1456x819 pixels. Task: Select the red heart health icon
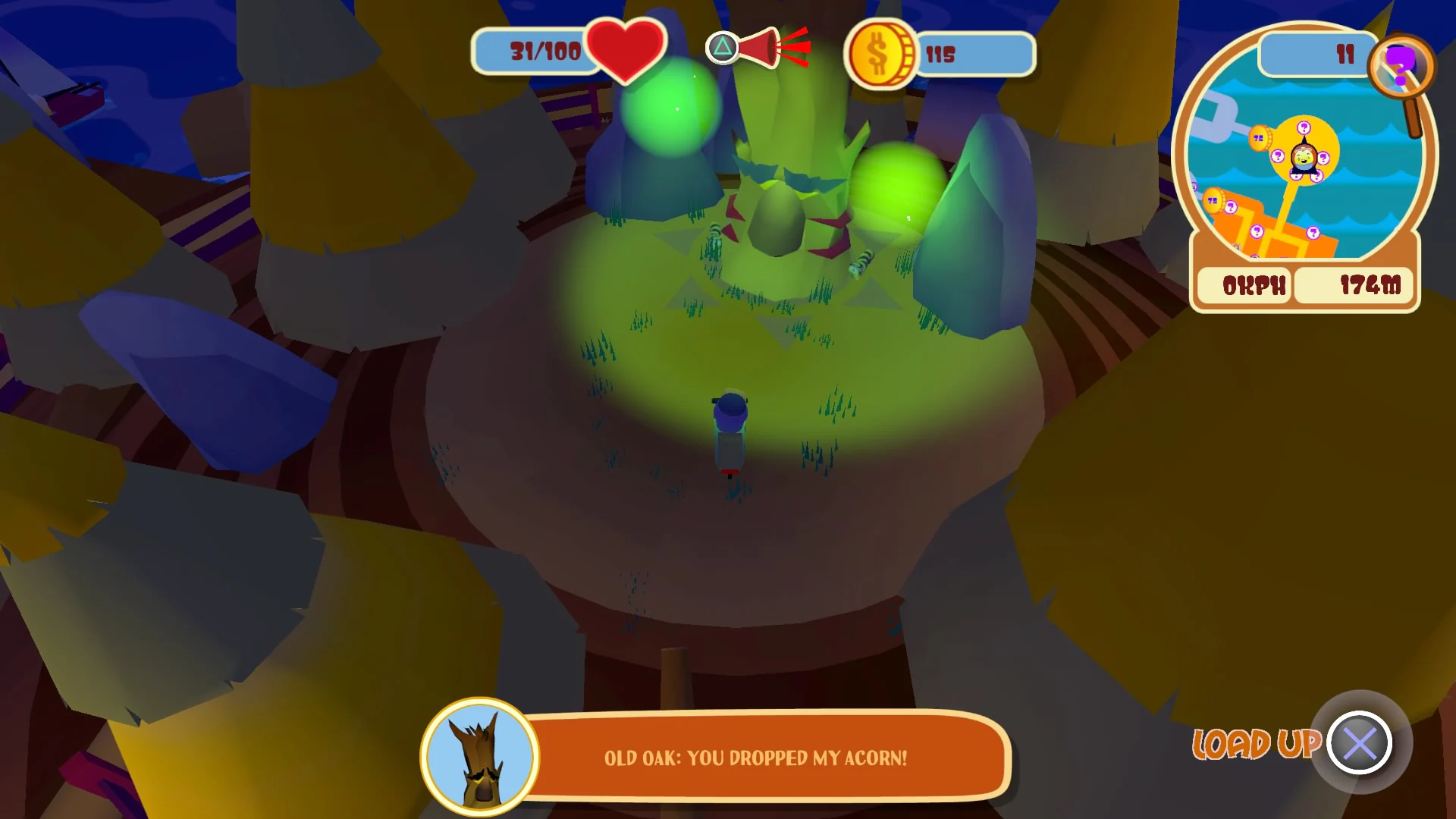point(626,51)
